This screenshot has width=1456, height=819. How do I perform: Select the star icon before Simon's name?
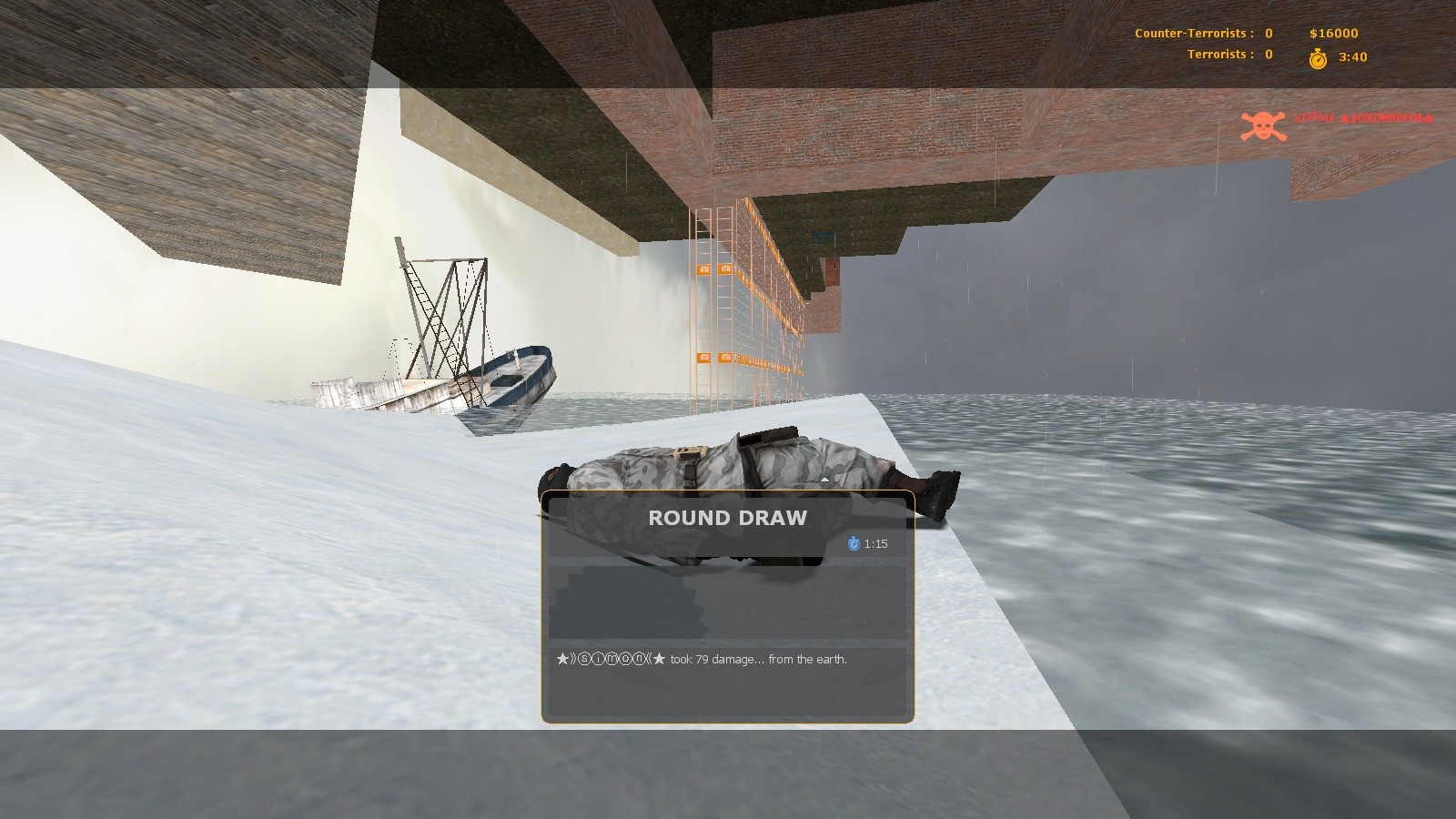pos(561,657)
